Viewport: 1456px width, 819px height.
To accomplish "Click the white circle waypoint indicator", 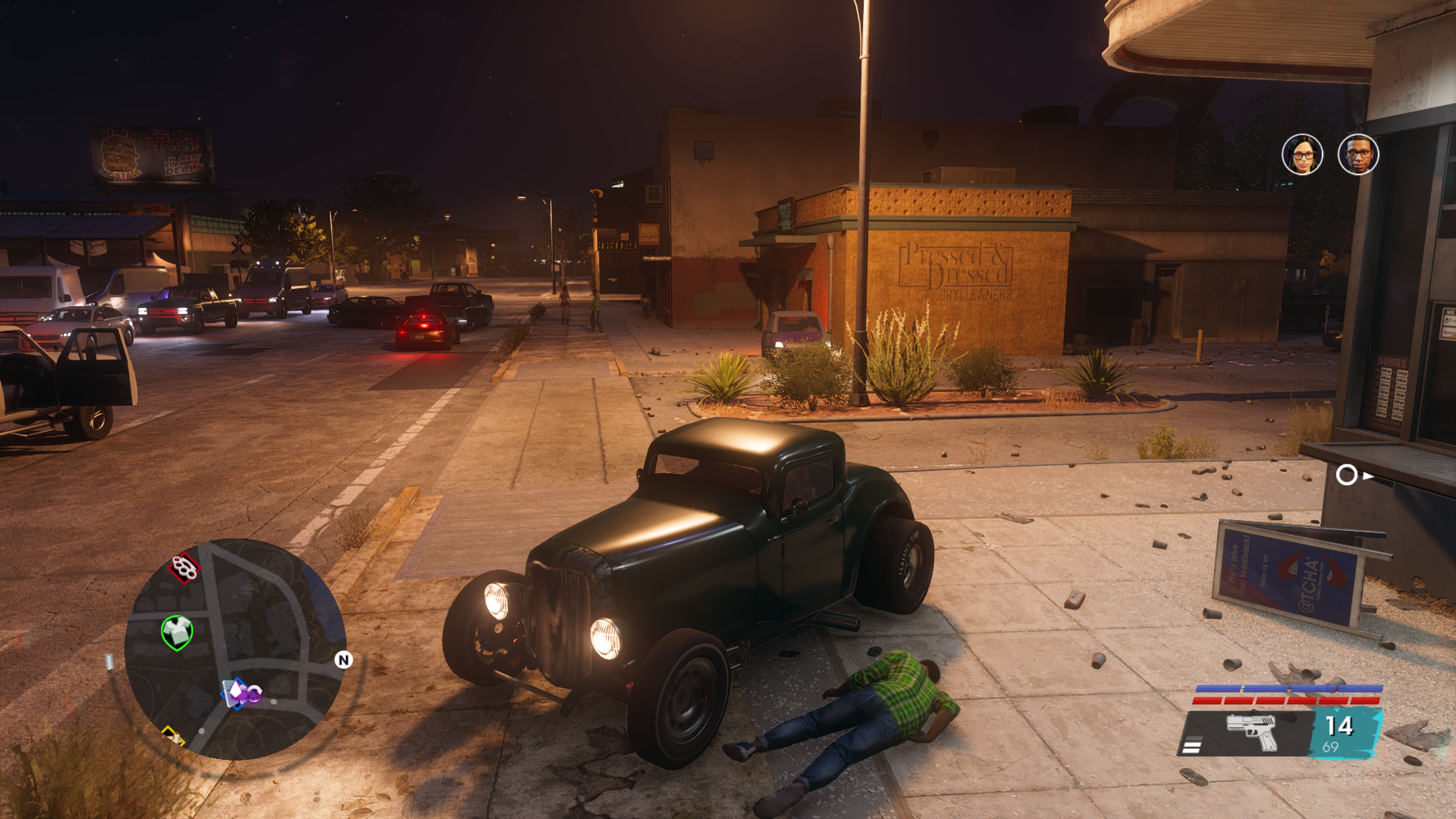I will pyautogui.click(x=1346, y=475).
